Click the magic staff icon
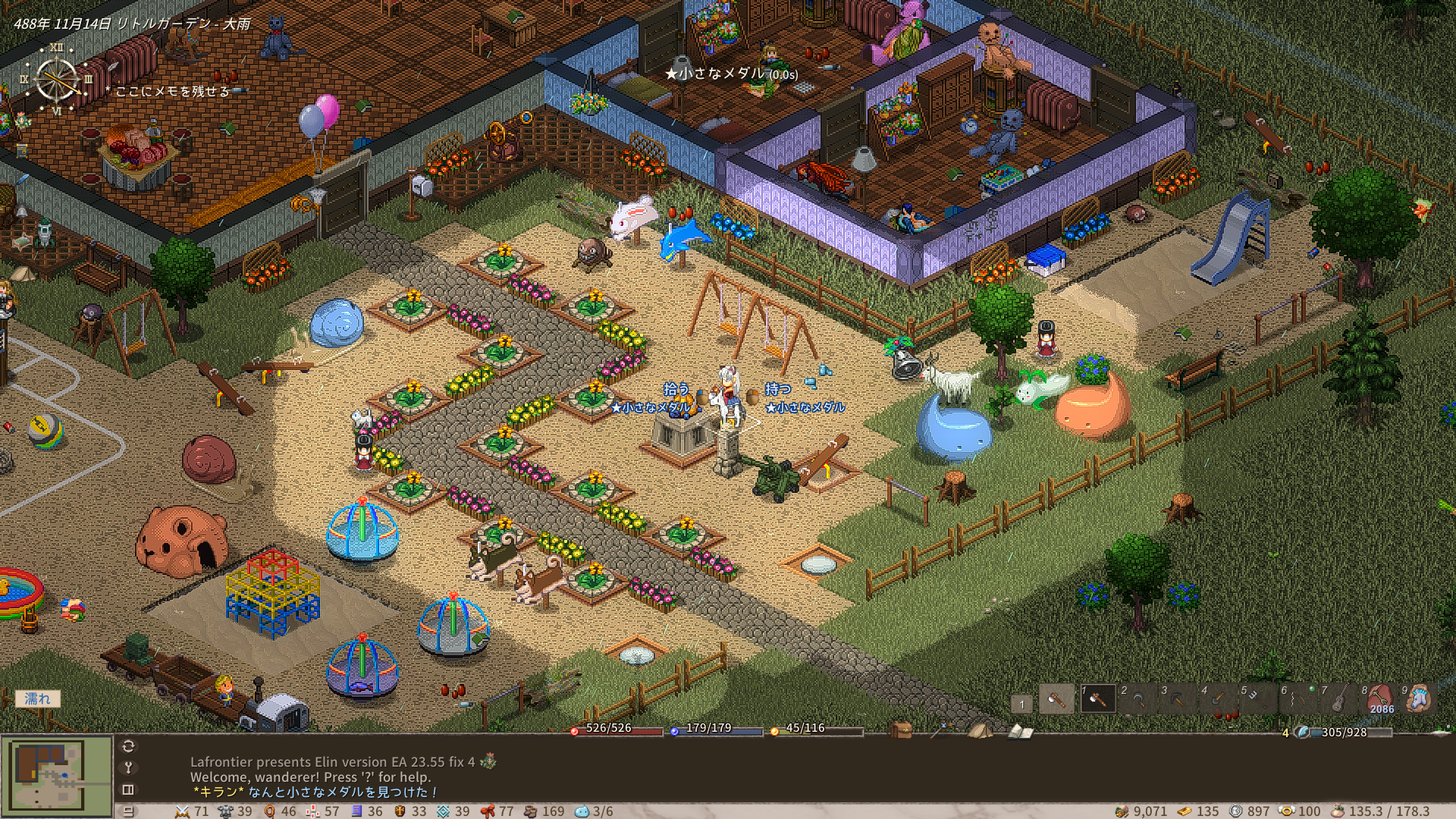Screen dimensions: 1456x819 pyautogui.click(x=941, y=730)
